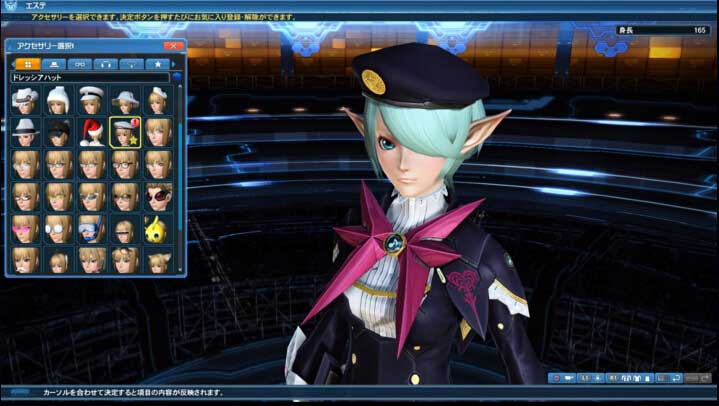This screenshot has height=406, width=719.
Task: Open the hat category tab
Action: coord(54,63)
